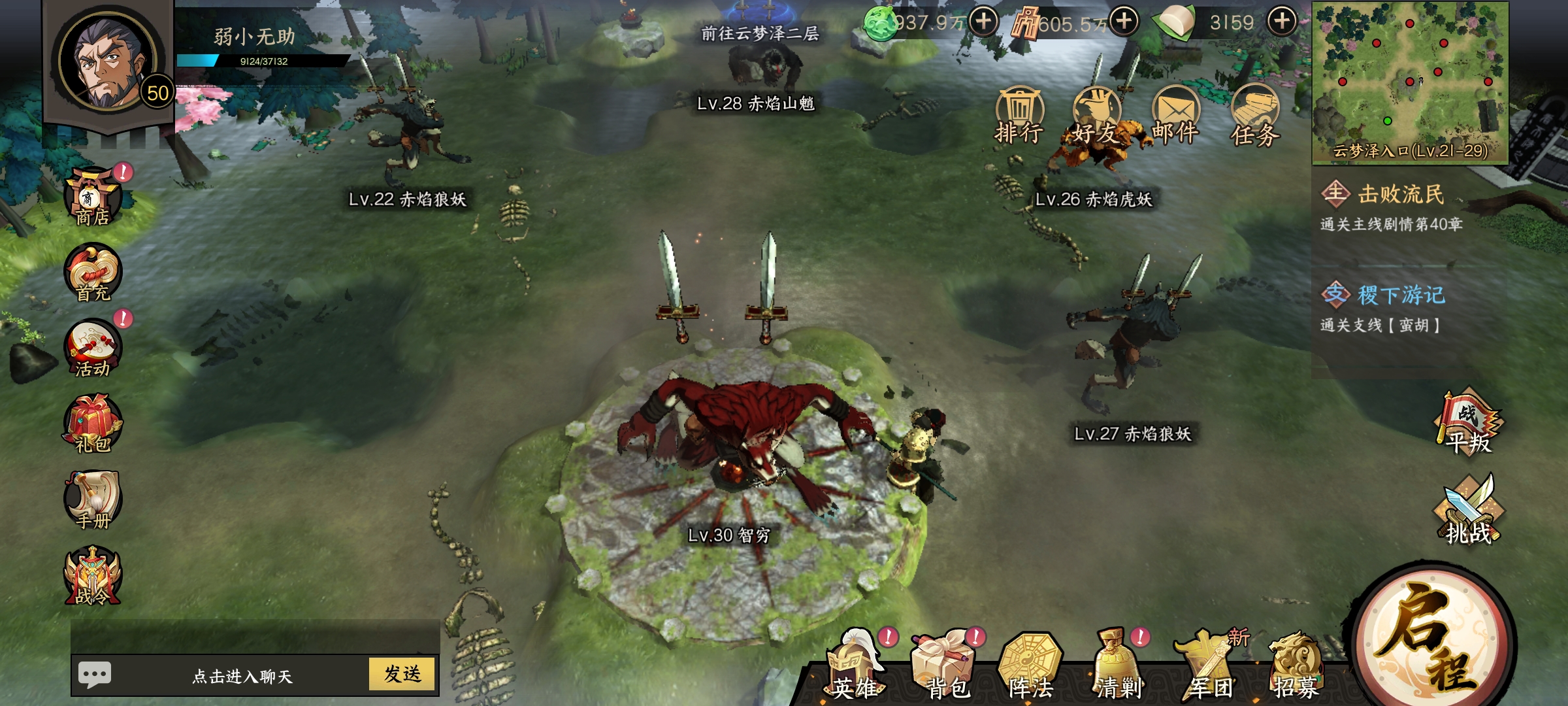Open the 任务 quest scroll icon
Viewport: 1568px width, 706px height.
(x=1254, y=116)
